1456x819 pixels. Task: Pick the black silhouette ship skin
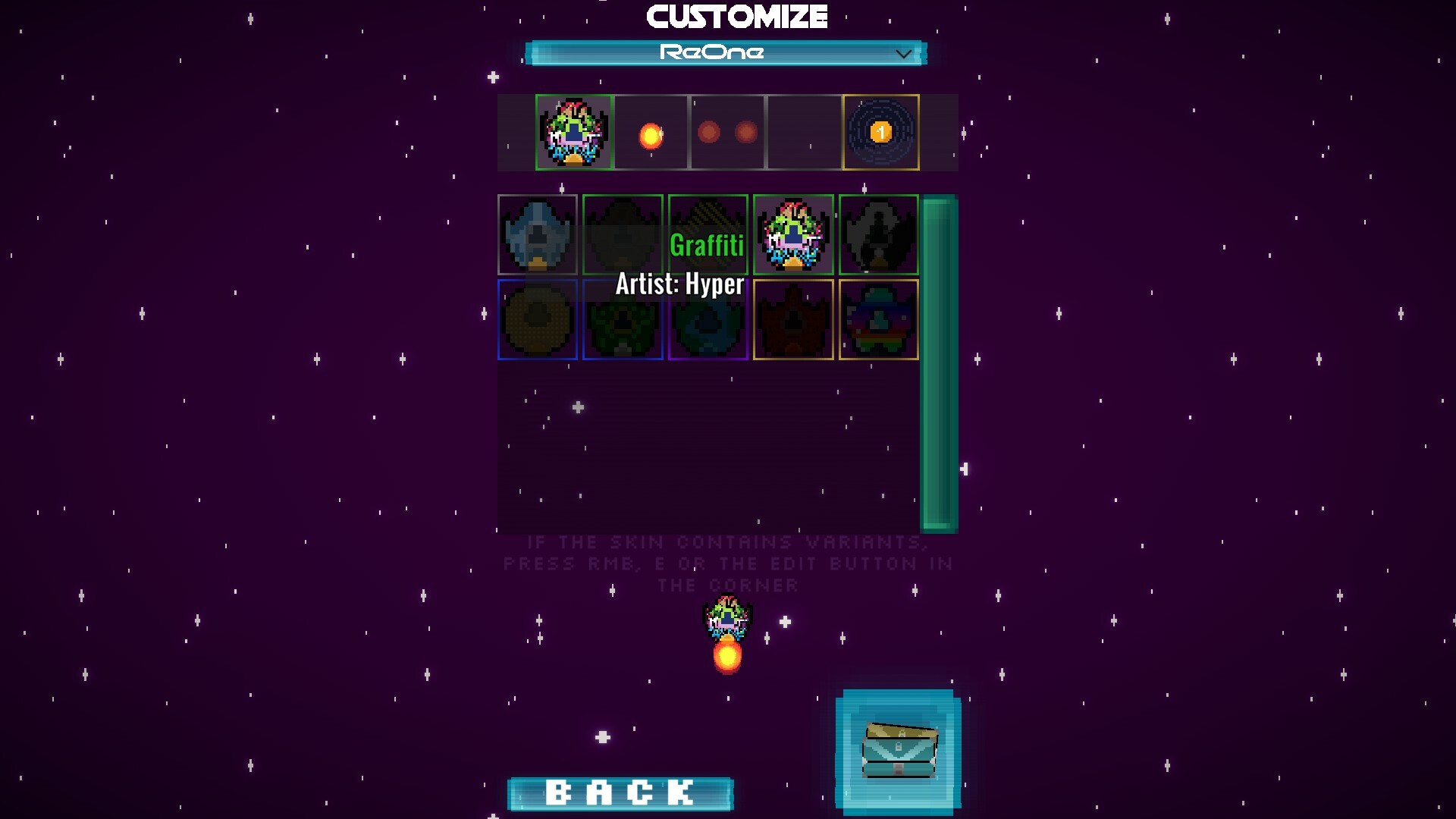[x=877, y=236]
